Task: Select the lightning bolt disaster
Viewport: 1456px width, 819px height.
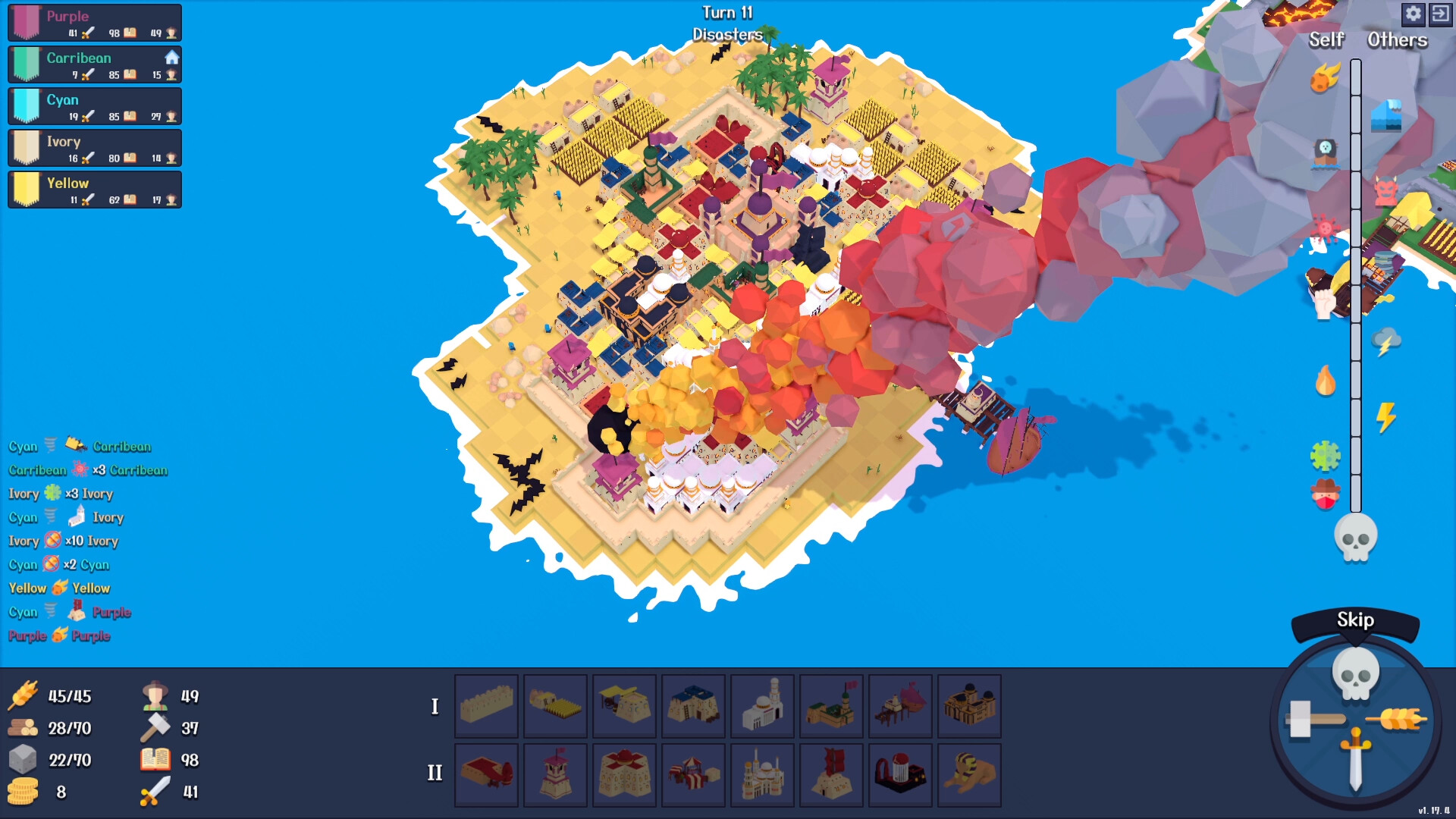Action: tap(1387, 415)
